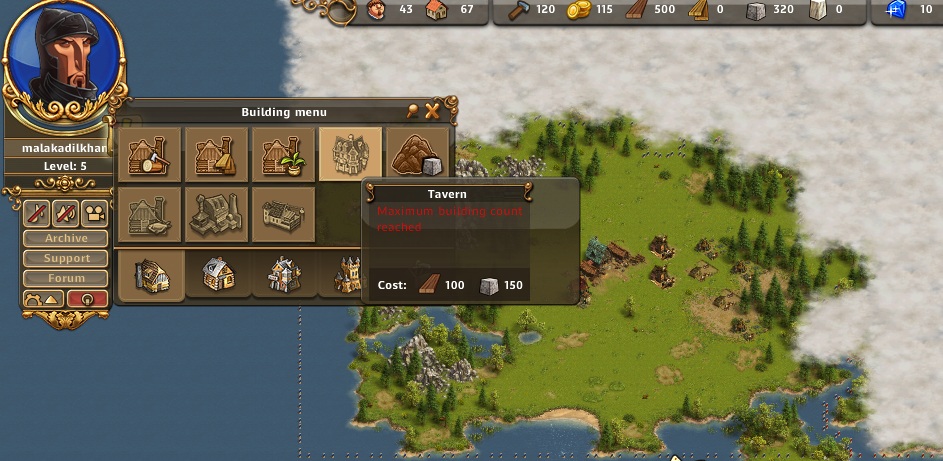
Task: Click the red power button
Action: click(88, 299)
